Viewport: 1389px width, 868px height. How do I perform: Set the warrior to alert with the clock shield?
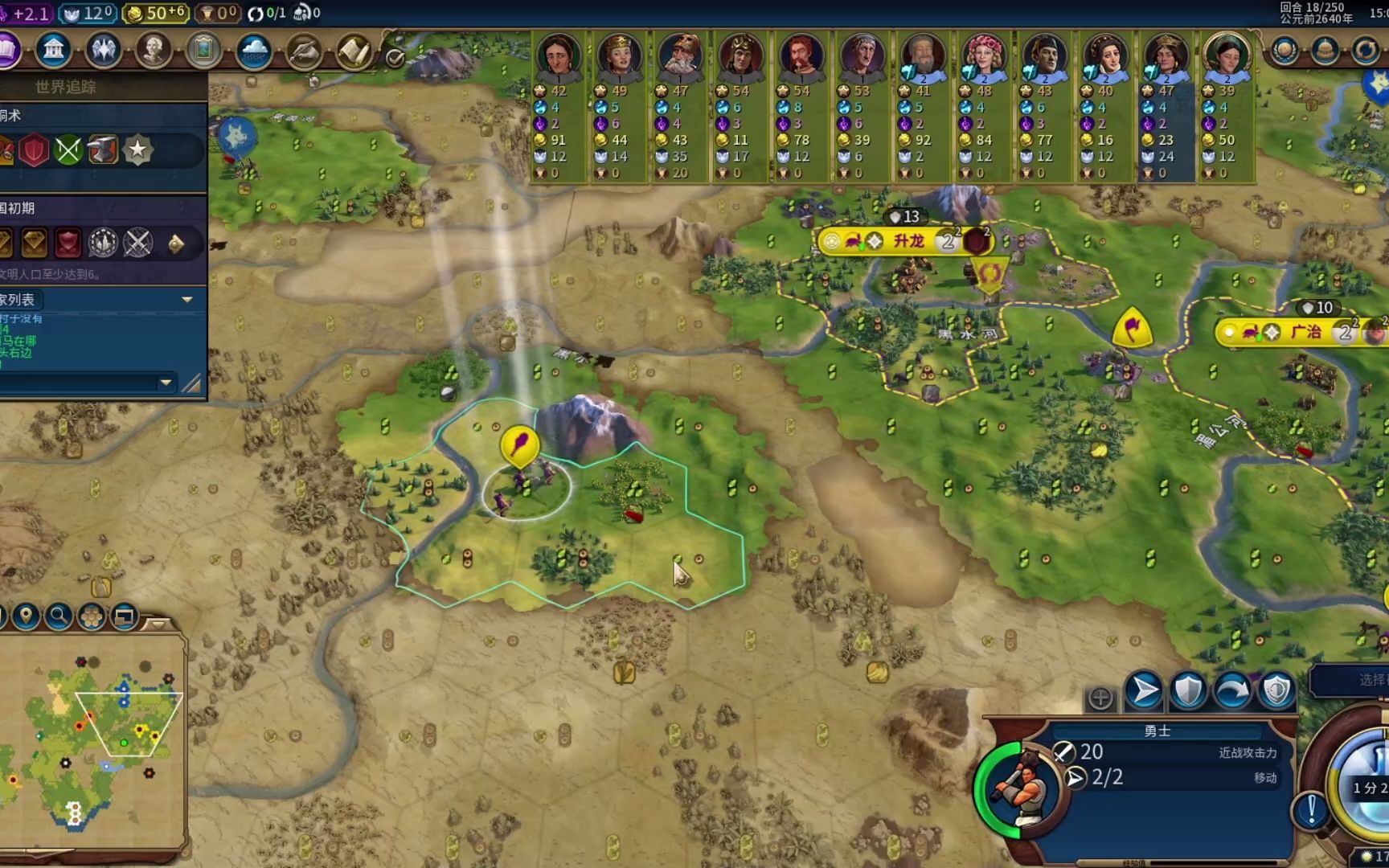[x=1276, y=690]
